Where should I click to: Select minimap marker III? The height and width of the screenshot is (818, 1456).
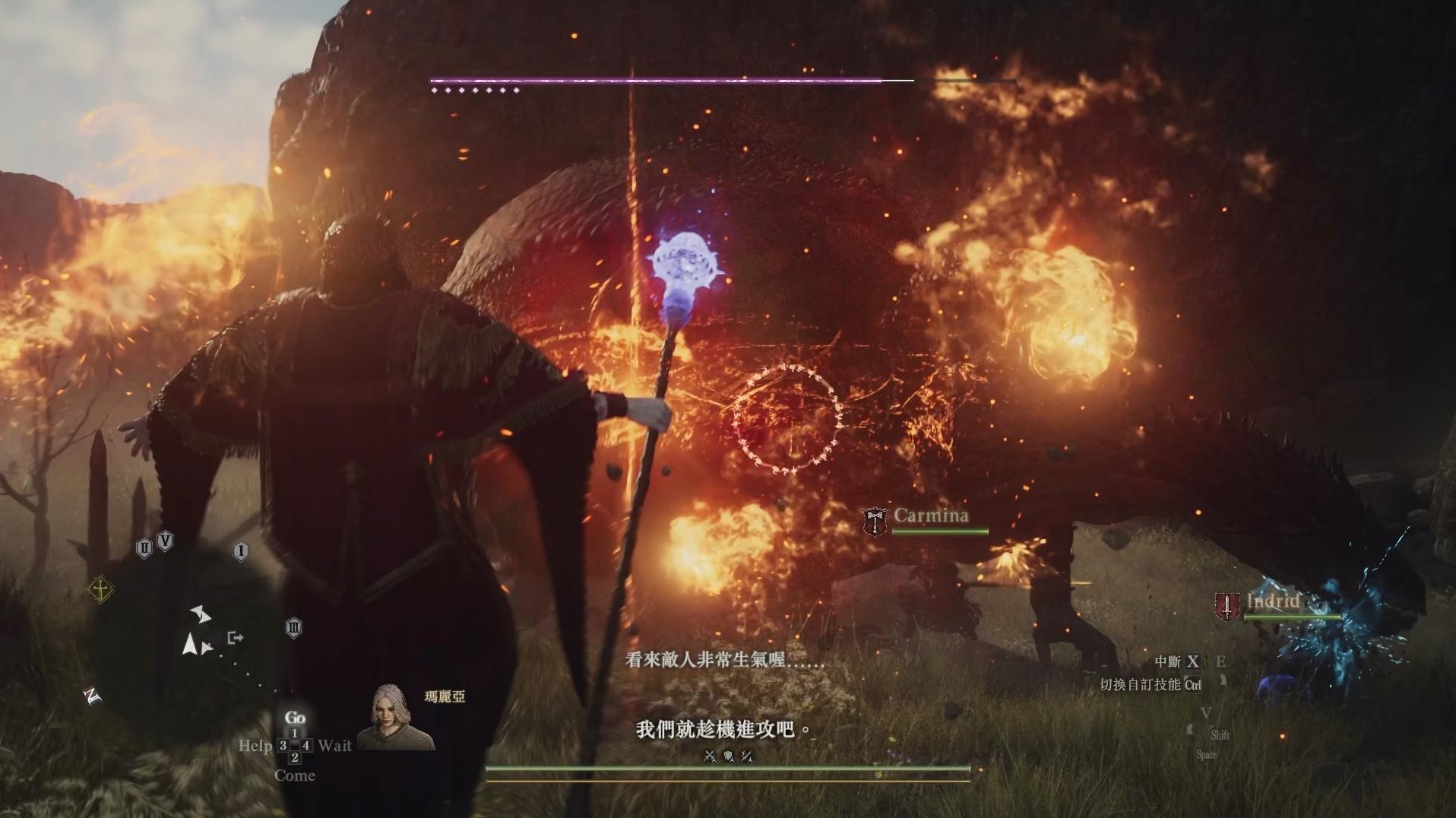click(x=294, y=628)
